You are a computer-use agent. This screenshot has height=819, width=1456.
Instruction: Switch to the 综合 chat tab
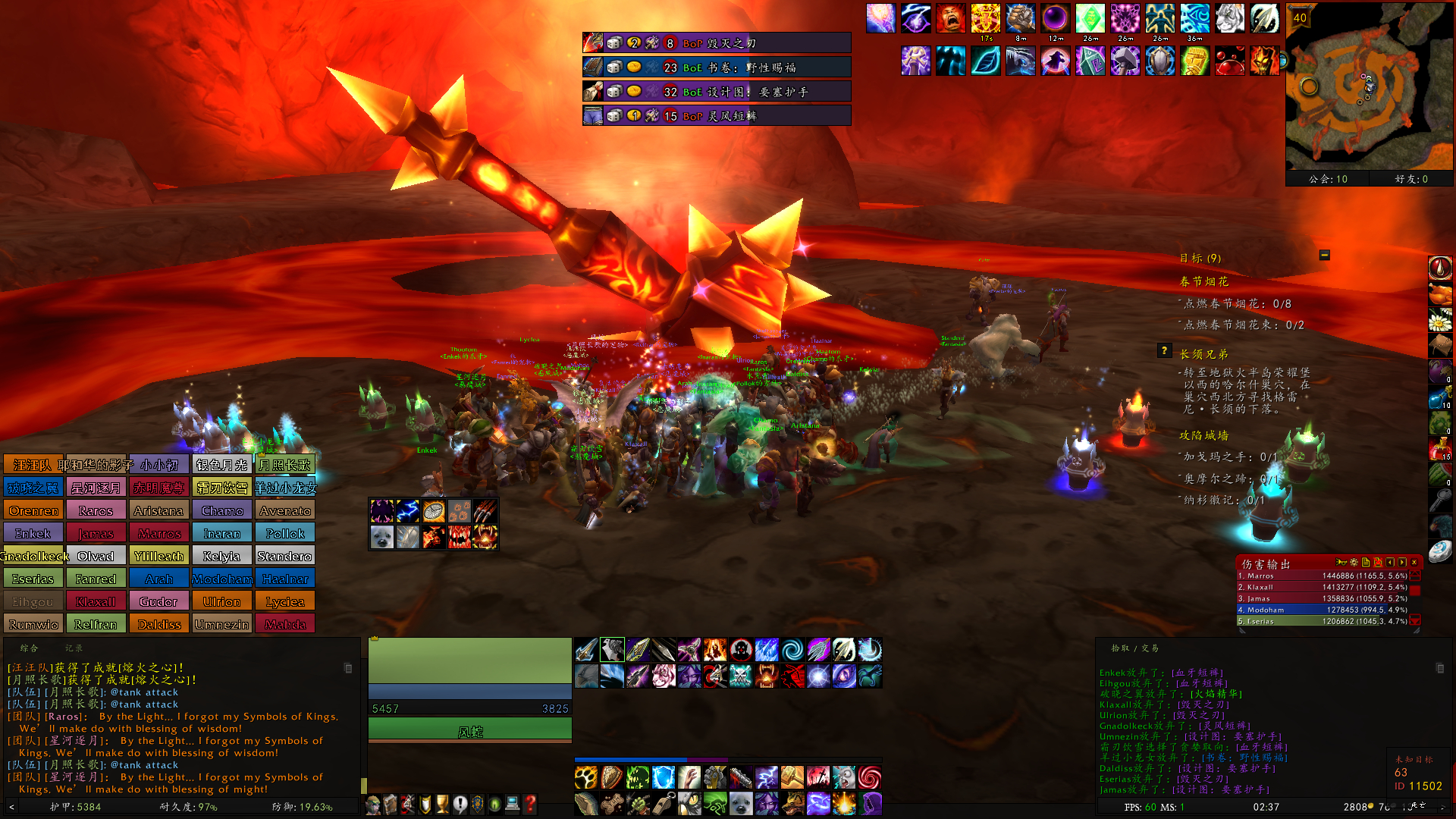pyautogui.click(x=28, y=647)
